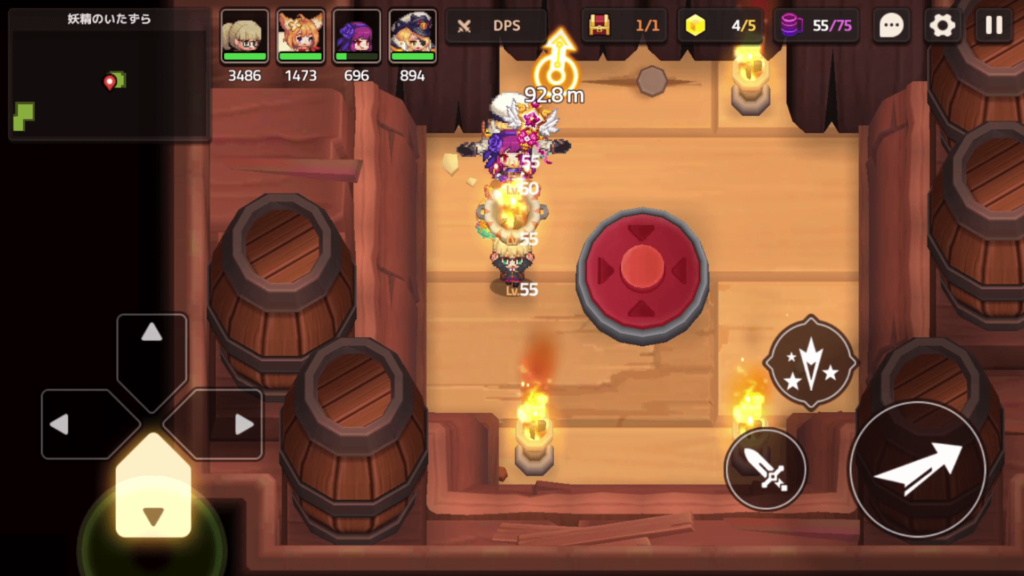Viewport: 1024px width, 576px height.
Task: Select the purple-haired hero portrait with 696 HP
Action: click(356, 37)
